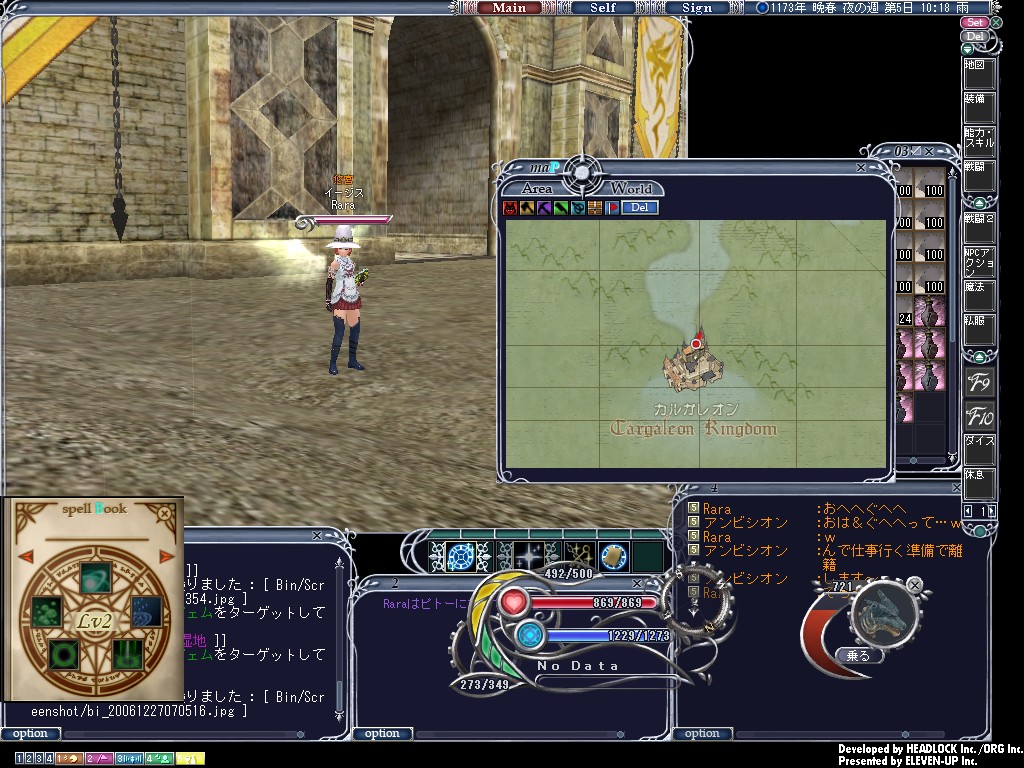Close the spell book panel

pyautogui.click(x=164, y=513)
